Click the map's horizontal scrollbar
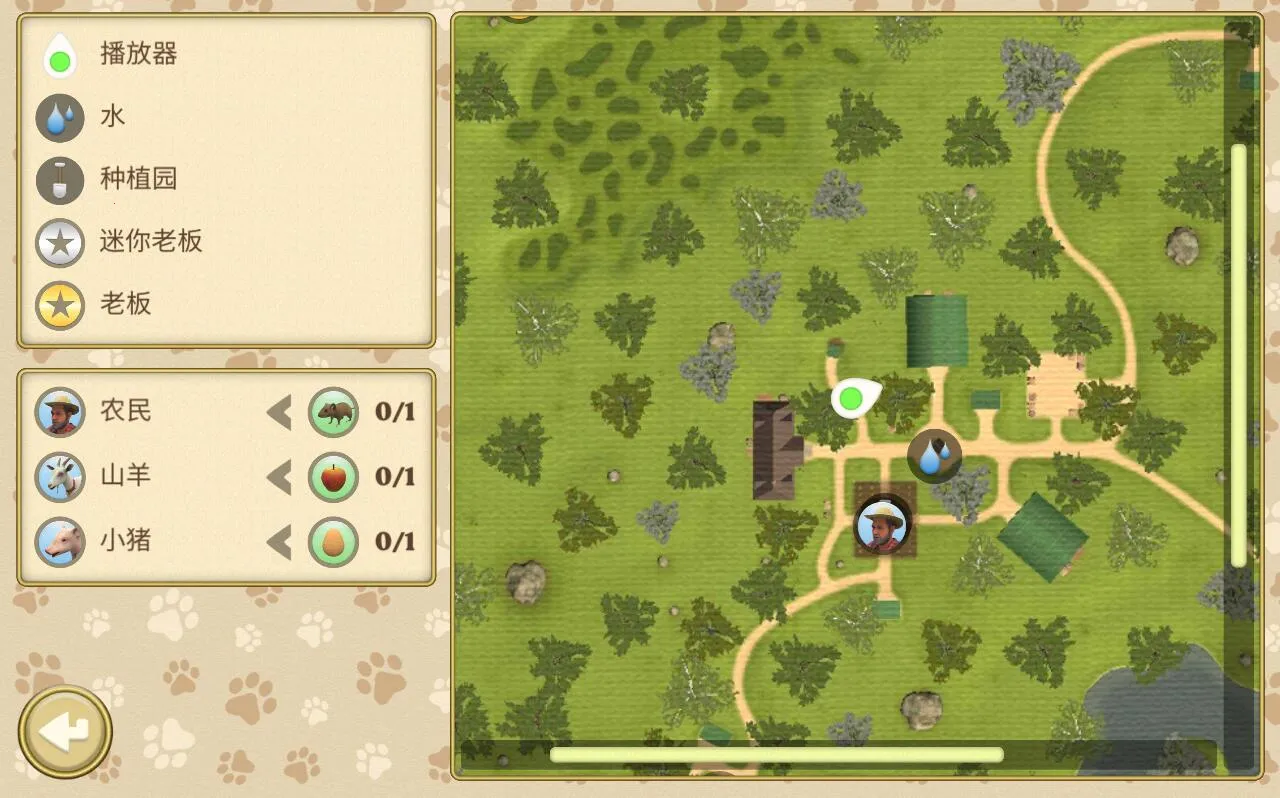 776,755
